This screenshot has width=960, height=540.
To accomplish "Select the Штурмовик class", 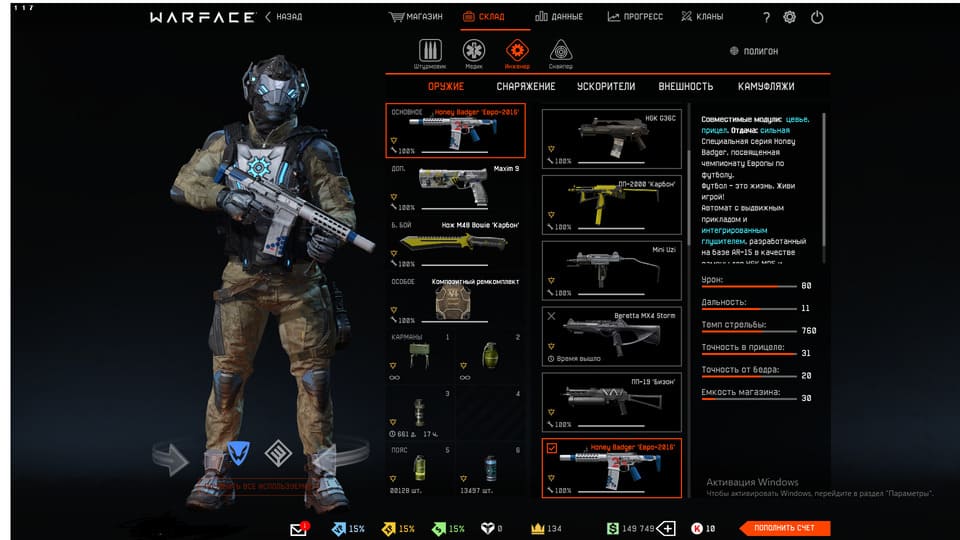I will [x=430, y=52].
